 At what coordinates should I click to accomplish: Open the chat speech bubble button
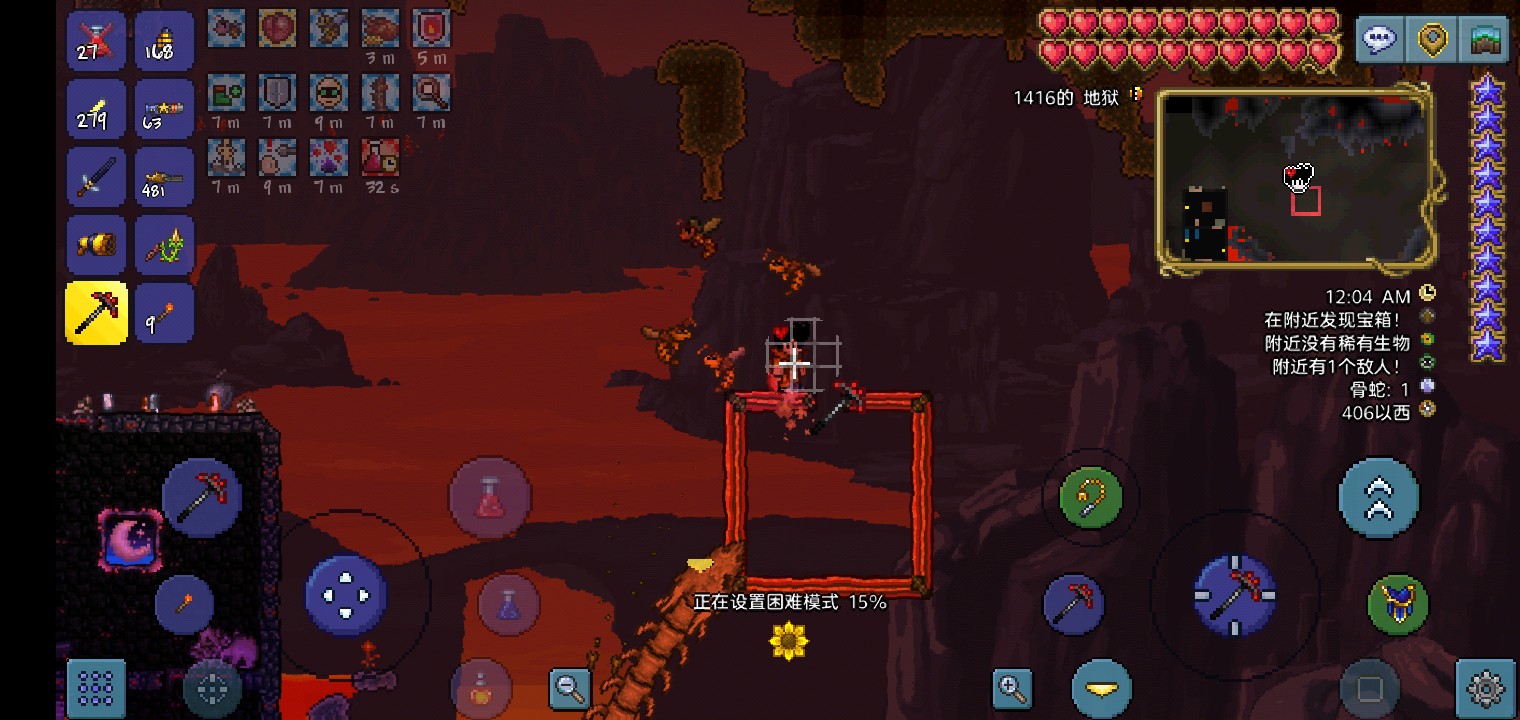(1380, 41)
